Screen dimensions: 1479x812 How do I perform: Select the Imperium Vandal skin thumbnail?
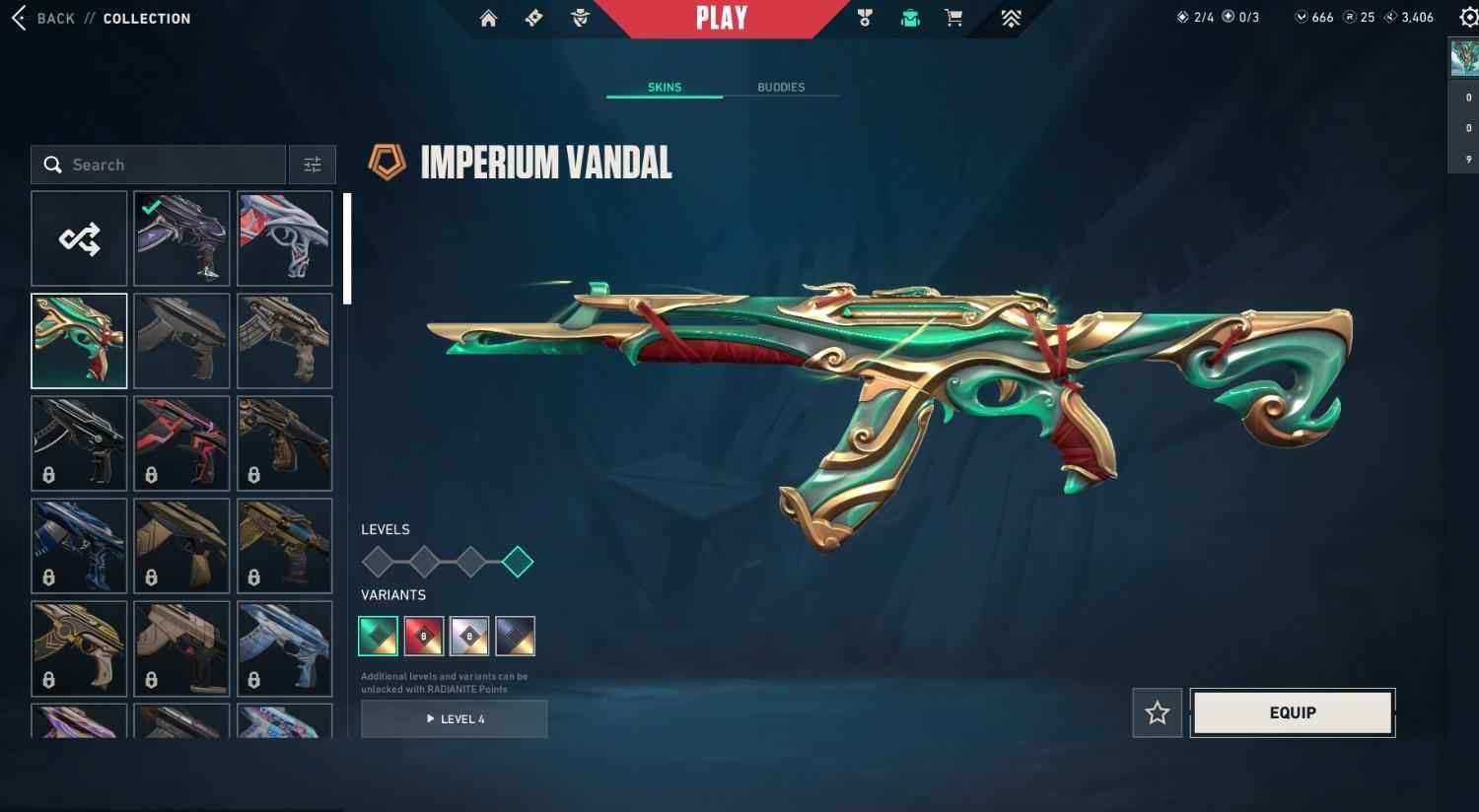pos(80,341)
